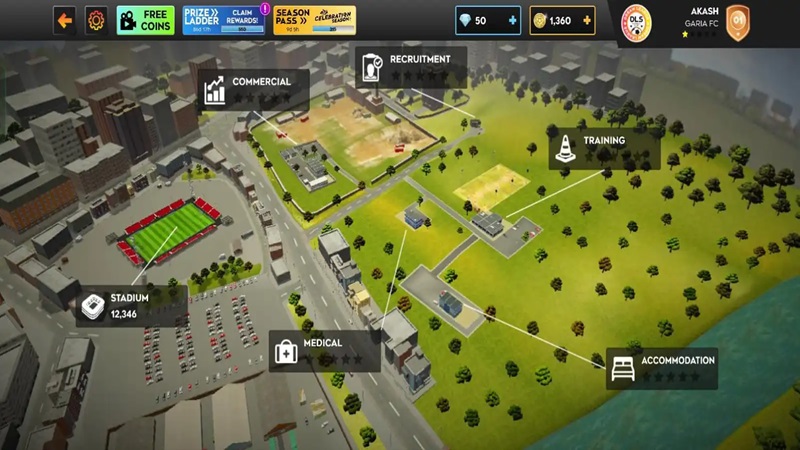Add more diamonds with plus button

[514, 20]
